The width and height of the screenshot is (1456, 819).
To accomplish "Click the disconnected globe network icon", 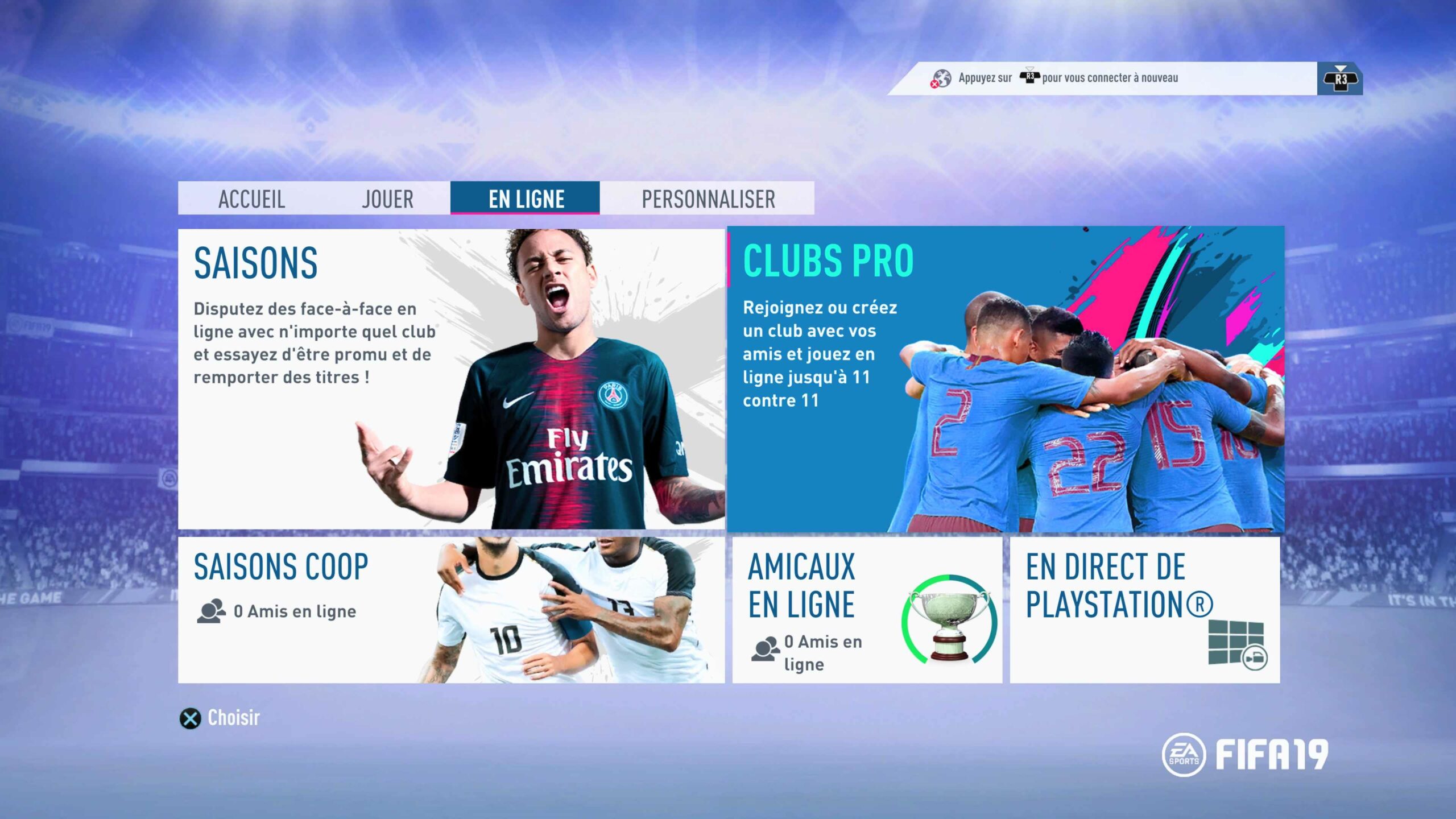I will (941, 77).
